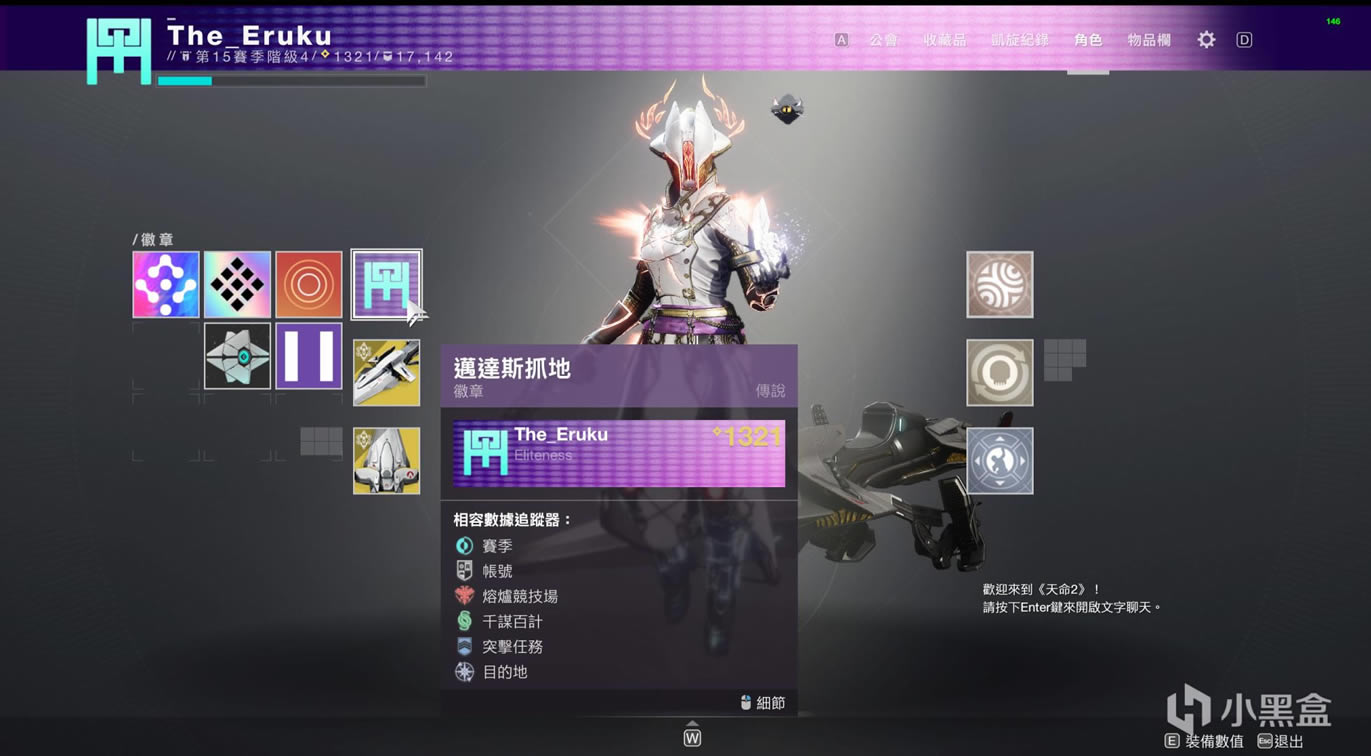Viewport: 1371px width, 756px height.
Task: Pick the dark emblem showing a Ghost shell
Action: tap(237, 356)
